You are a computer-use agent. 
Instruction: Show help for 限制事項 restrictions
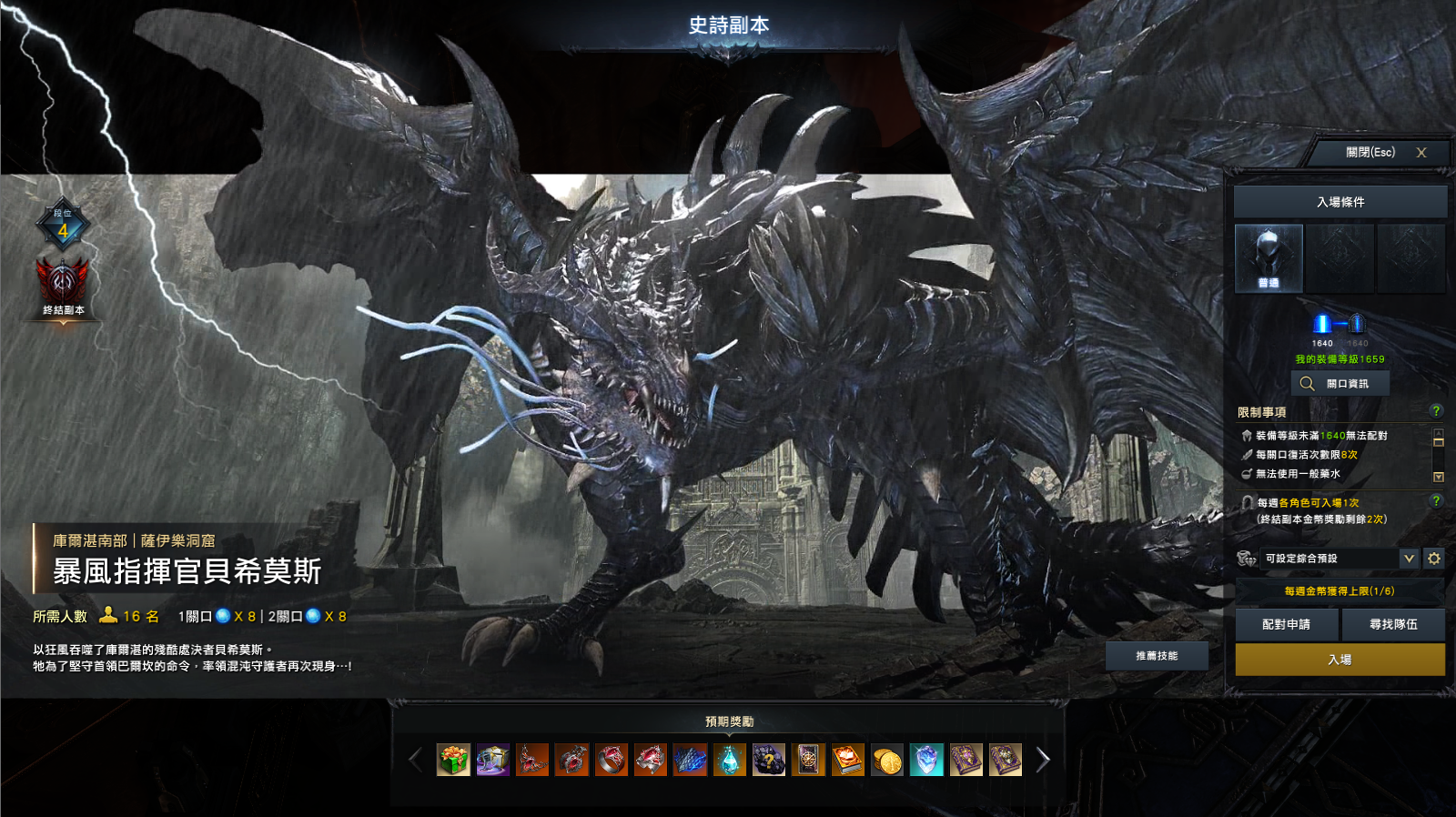pyautogui.click(x=1436, y=411)
